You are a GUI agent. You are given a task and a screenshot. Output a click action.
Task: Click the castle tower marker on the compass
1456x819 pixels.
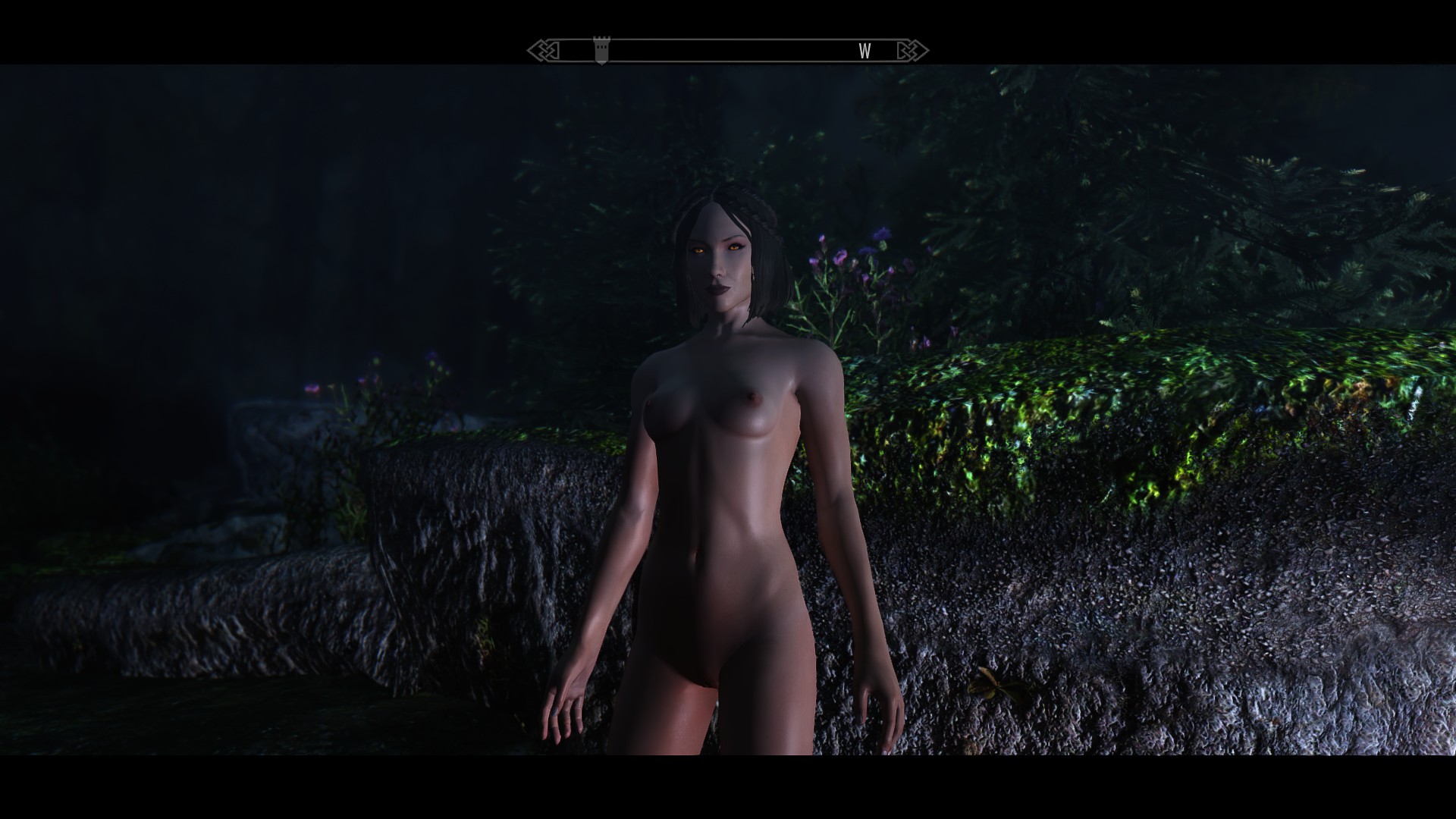(601, 51)
